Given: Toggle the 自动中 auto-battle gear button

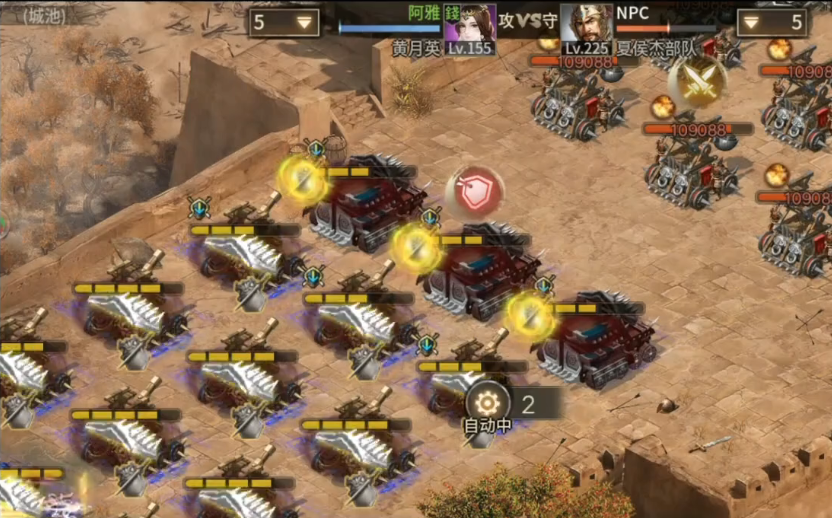Looking at the screenshot, I should 488,402.
